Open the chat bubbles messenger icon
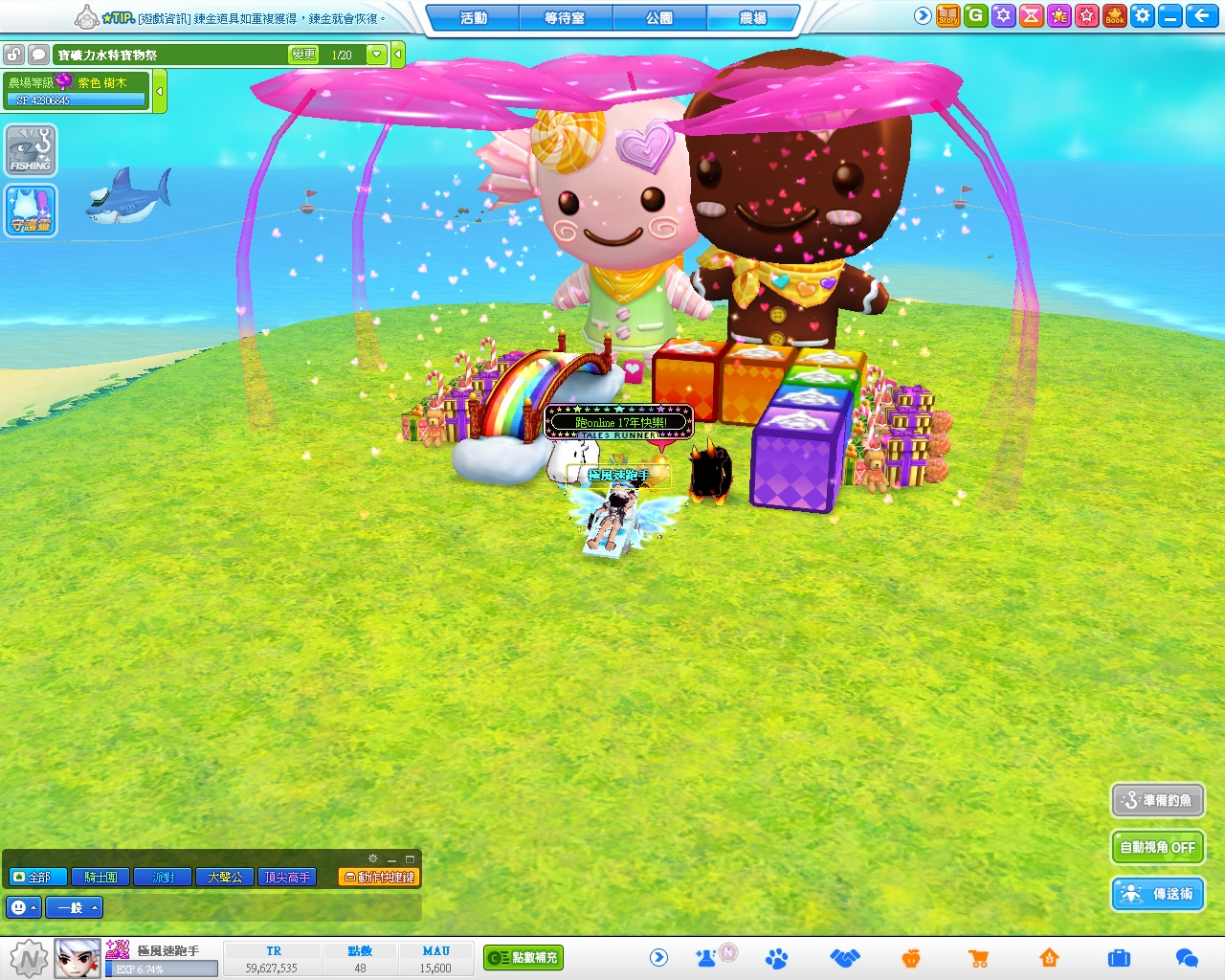This screenshot has height=980, width=1225. tap(1187, 958)
